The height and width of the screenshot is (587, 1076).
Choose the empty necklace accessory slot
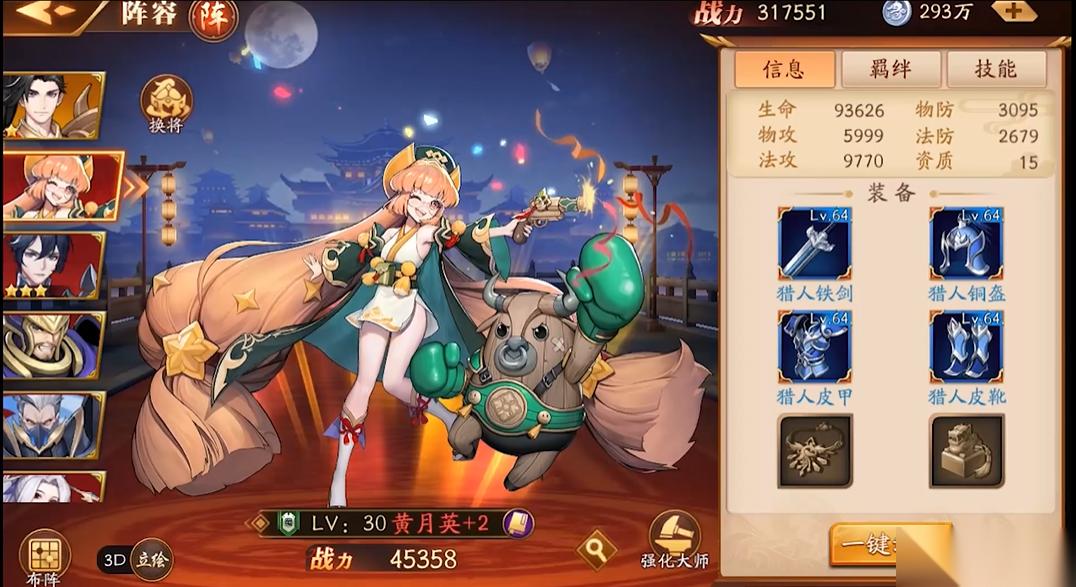814,451
